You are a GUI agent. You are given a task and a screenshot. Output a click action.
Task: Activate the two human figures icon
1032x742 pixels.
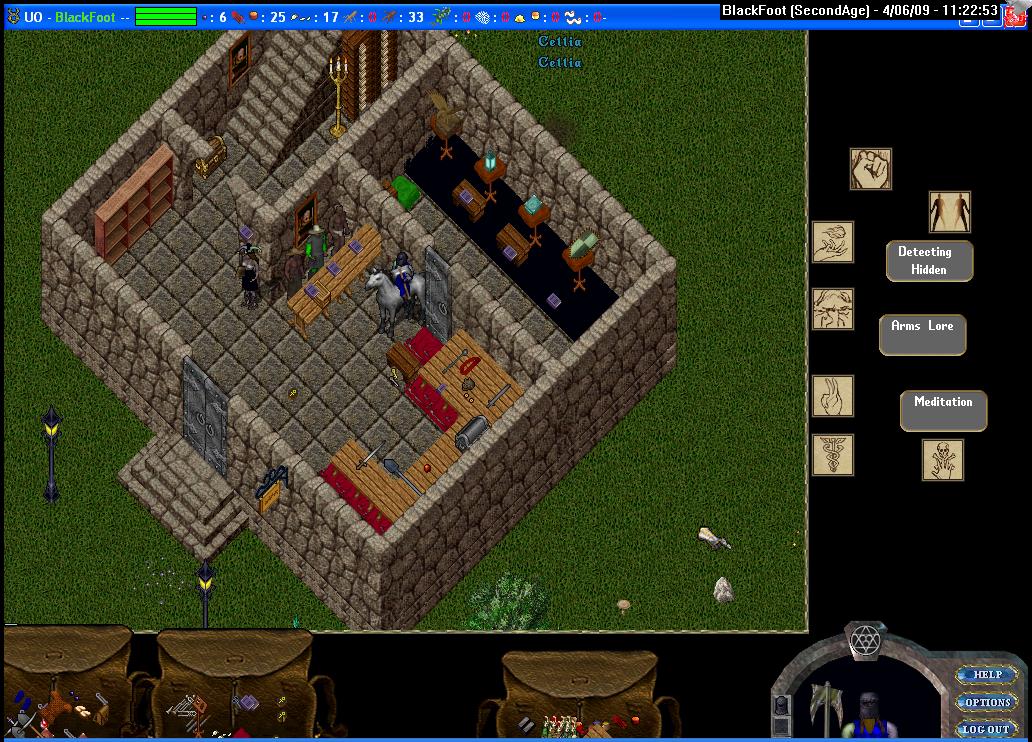pos(949,212)
